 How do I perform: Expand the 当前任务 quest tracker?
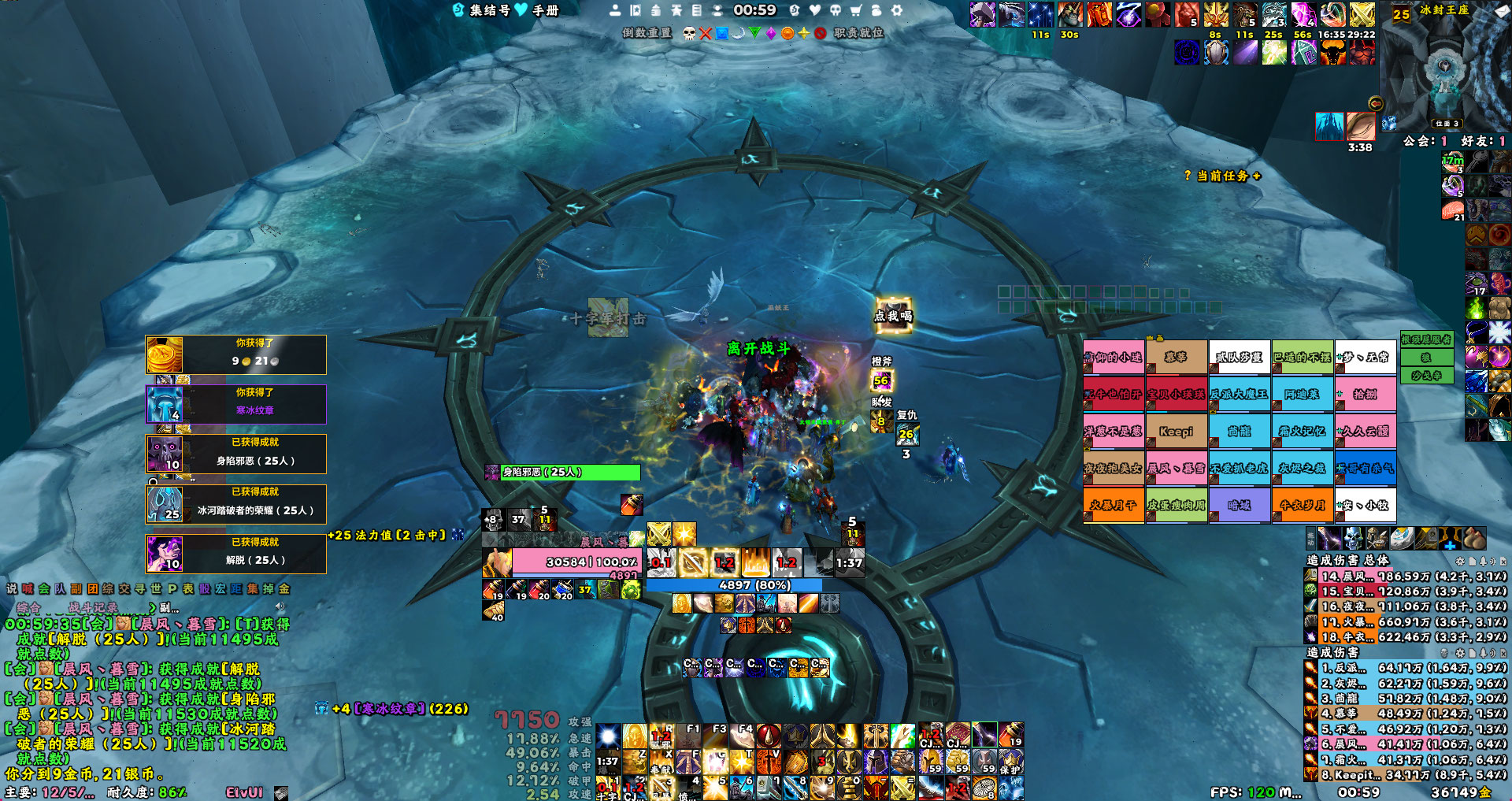click(x=1222, y=176)
